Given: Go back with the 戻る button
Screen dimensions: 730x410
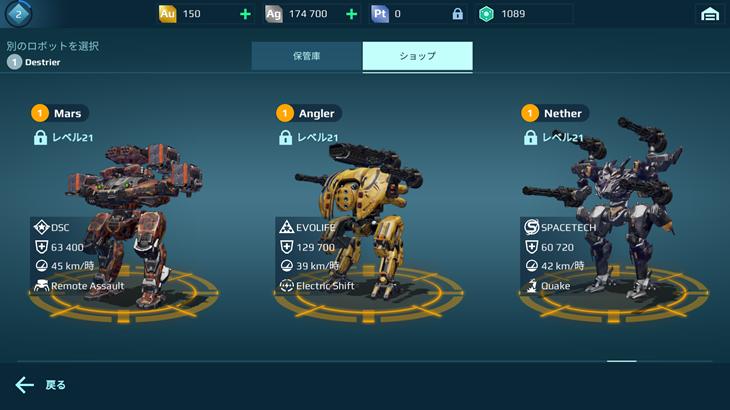Looking at the screenshot, I should point(41,385).
